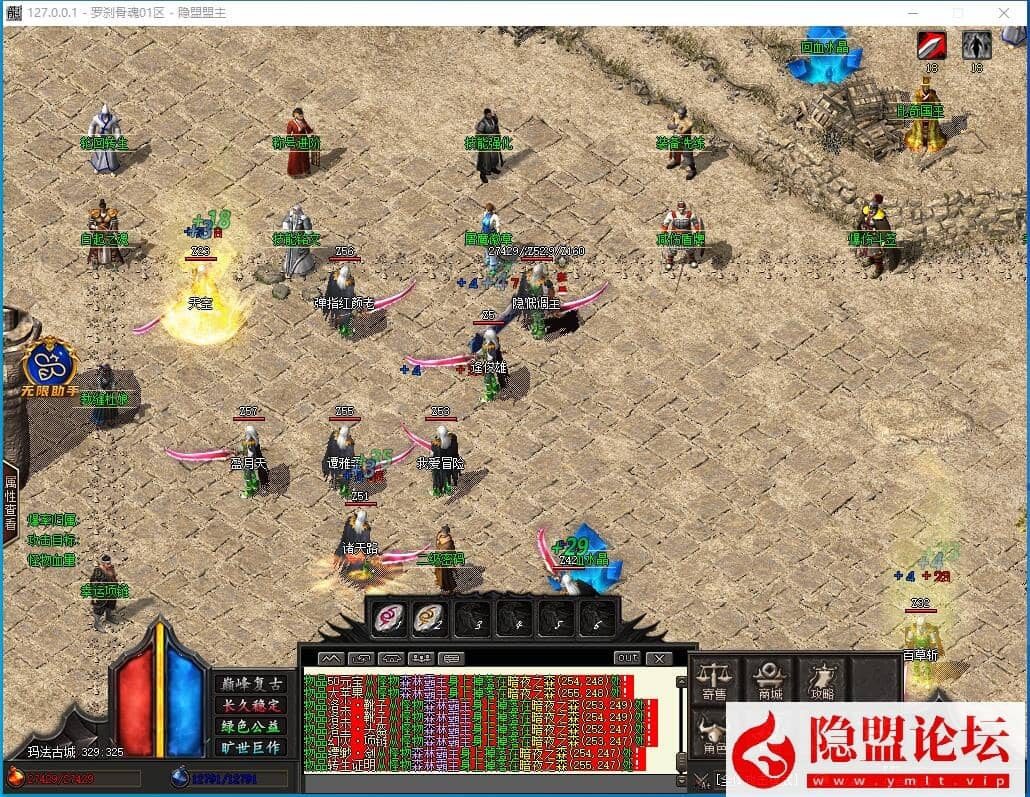Click the 巅峰复古 button
Screen dimensions: 1030x797
[x=249, y=684]
